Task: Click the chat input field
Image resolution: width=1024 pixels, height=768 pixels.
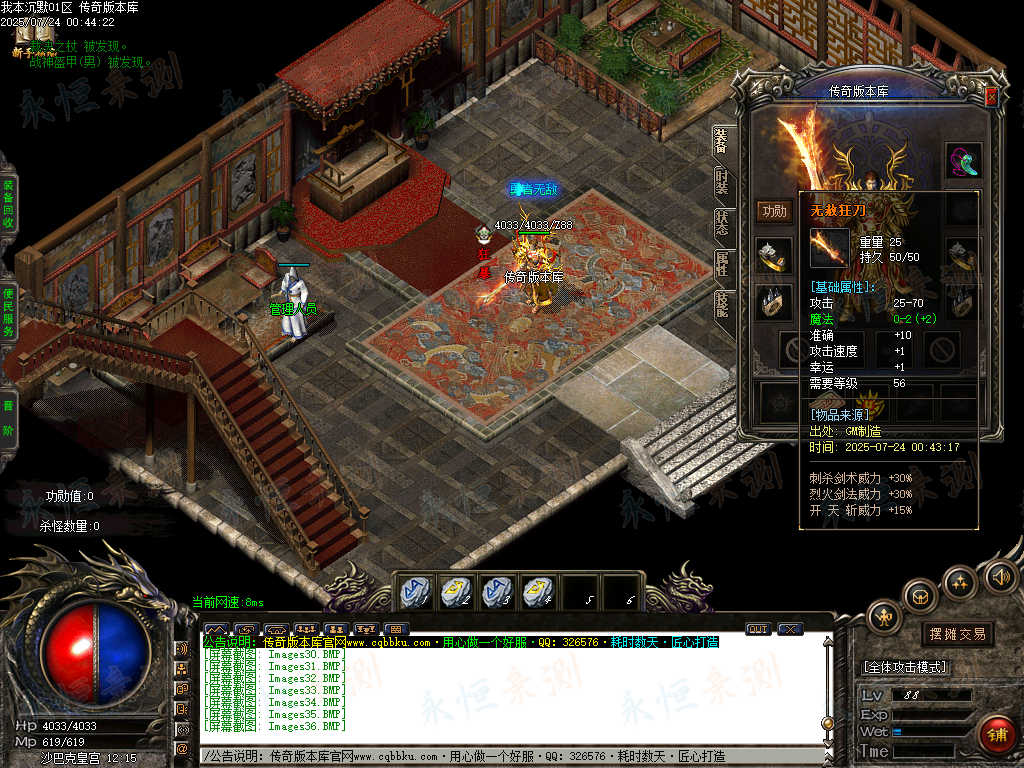Action: [x=512, y=756]
